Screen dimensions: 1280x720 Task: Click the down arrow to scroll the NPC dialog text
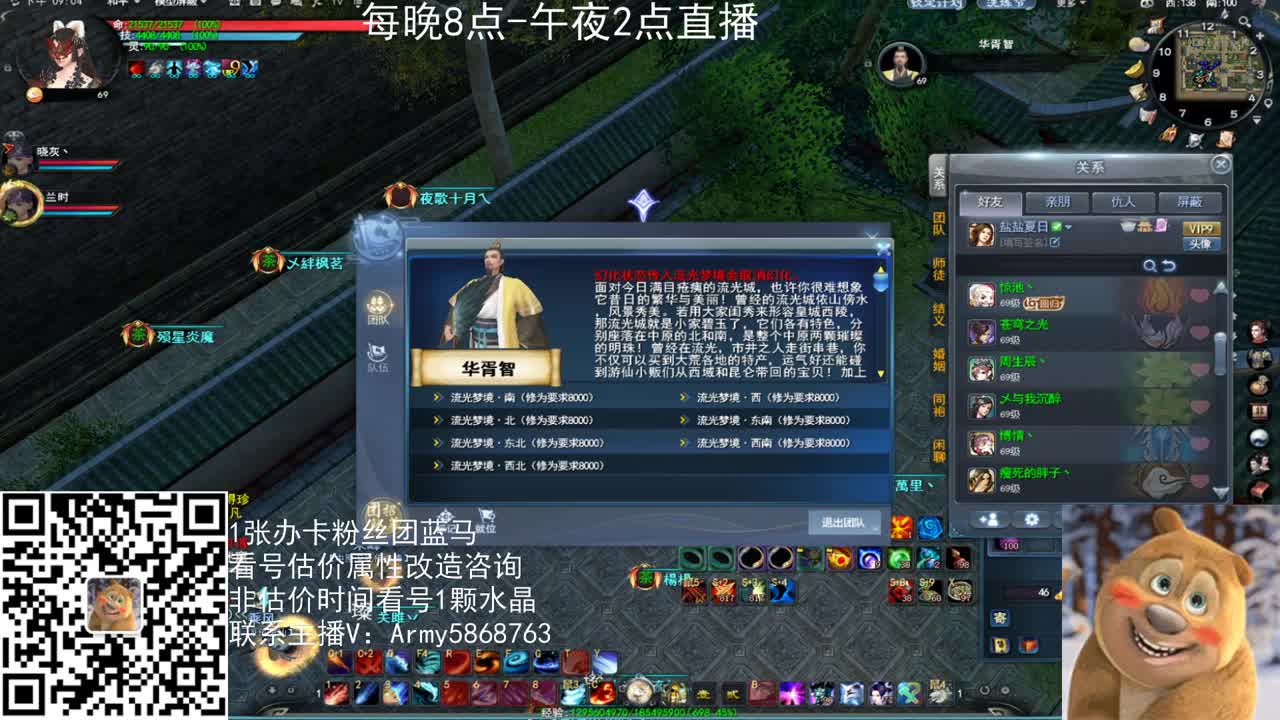point(881,373)
